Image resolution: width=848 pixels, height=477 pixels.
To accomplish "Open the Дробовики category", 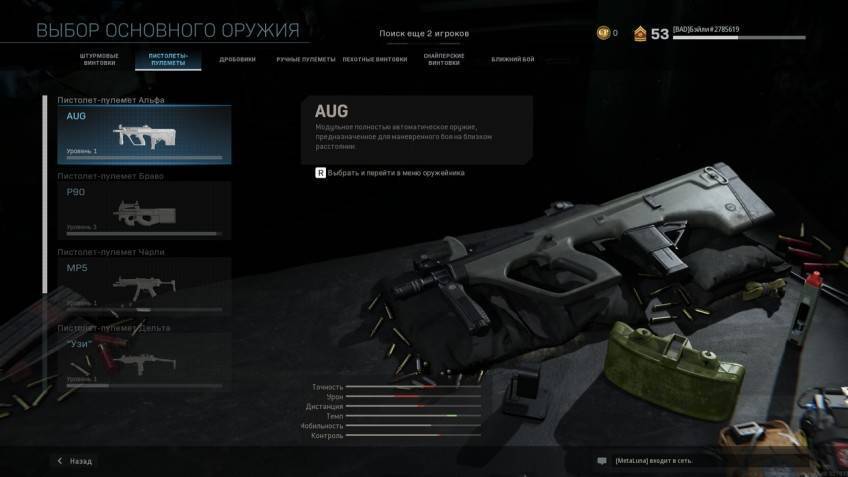I will pos(238,59).
